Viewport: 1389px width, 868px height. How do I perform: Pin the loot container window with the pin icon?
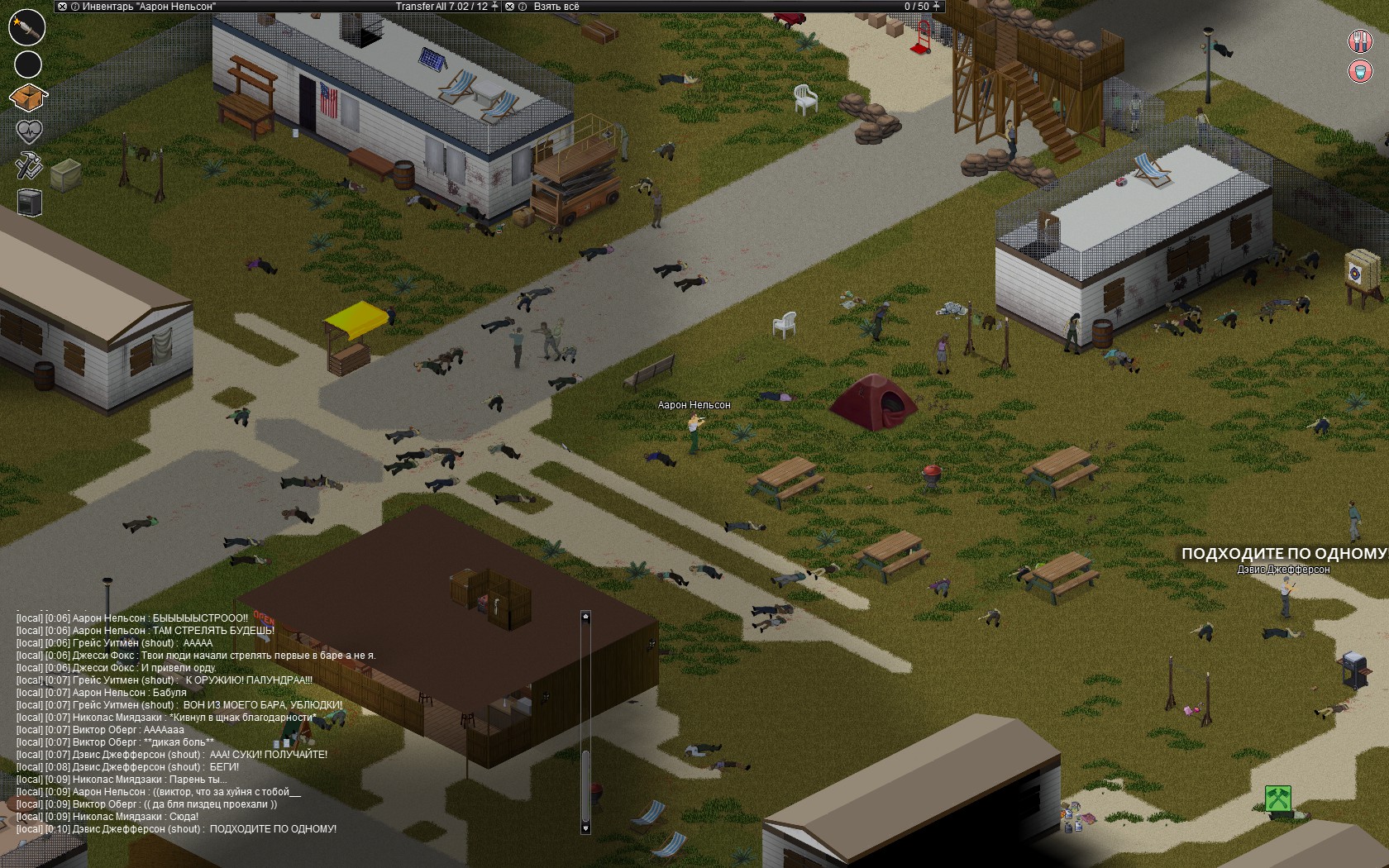[937, 6]
